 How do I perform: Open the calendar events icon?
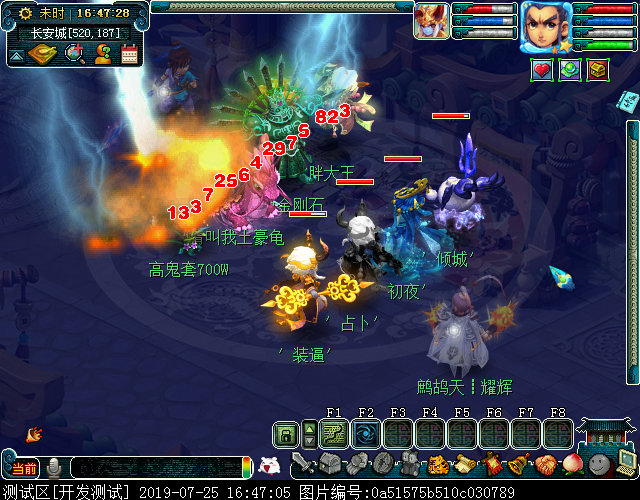[129, 54]
